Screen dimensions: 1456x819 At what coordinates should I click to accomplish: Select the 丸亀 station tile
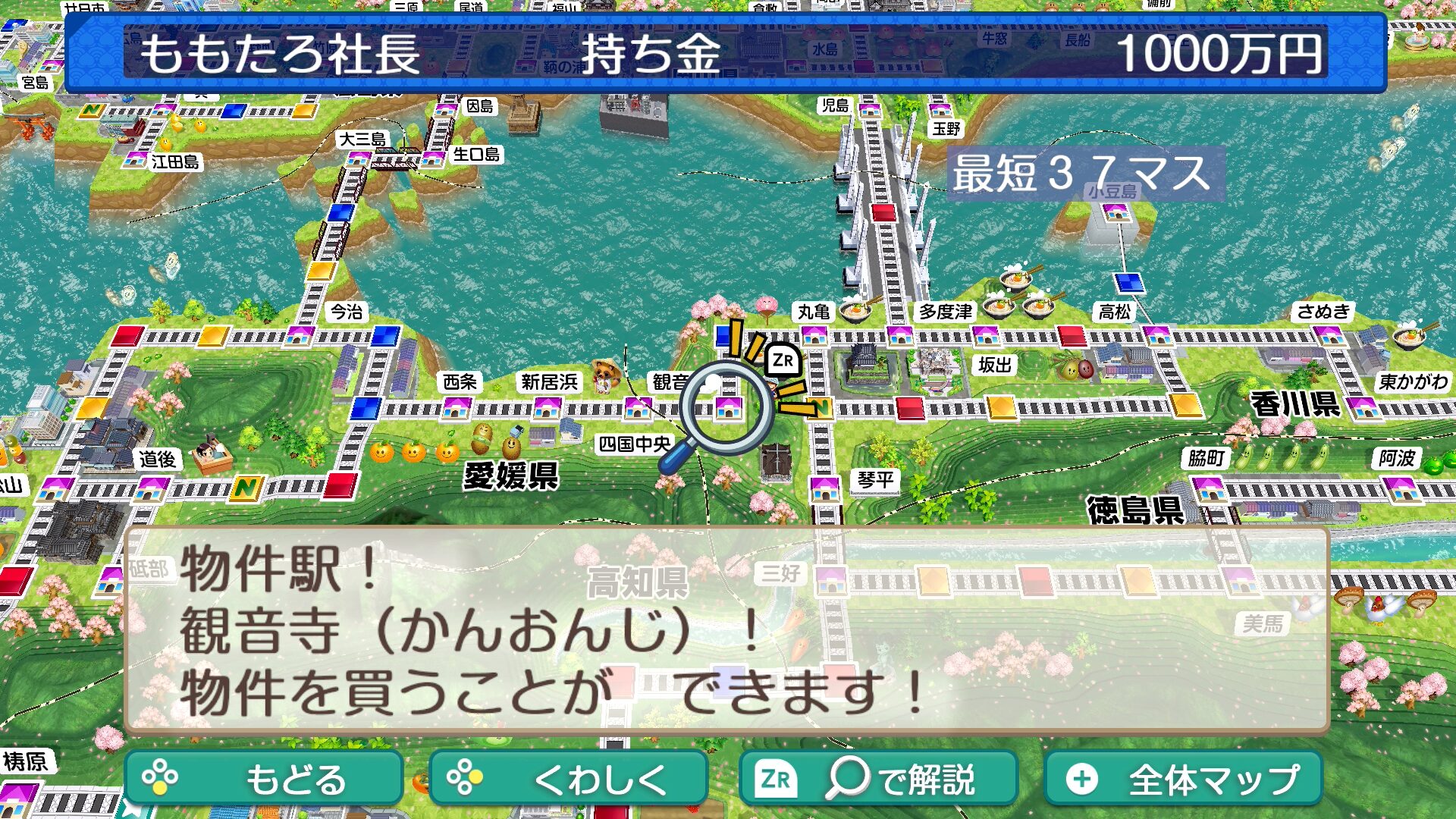pyautogui.click(x=814, y=334)
